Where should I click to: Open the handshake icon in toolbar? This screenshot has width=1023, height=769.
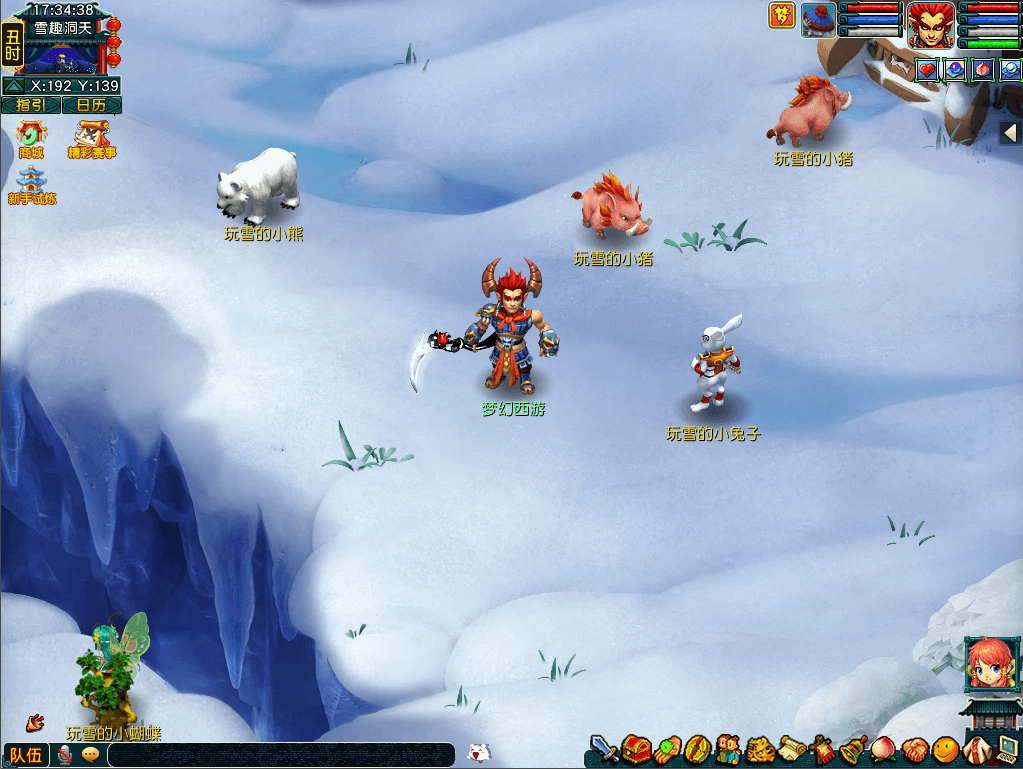pyautogui.click(x=915, y=749)
